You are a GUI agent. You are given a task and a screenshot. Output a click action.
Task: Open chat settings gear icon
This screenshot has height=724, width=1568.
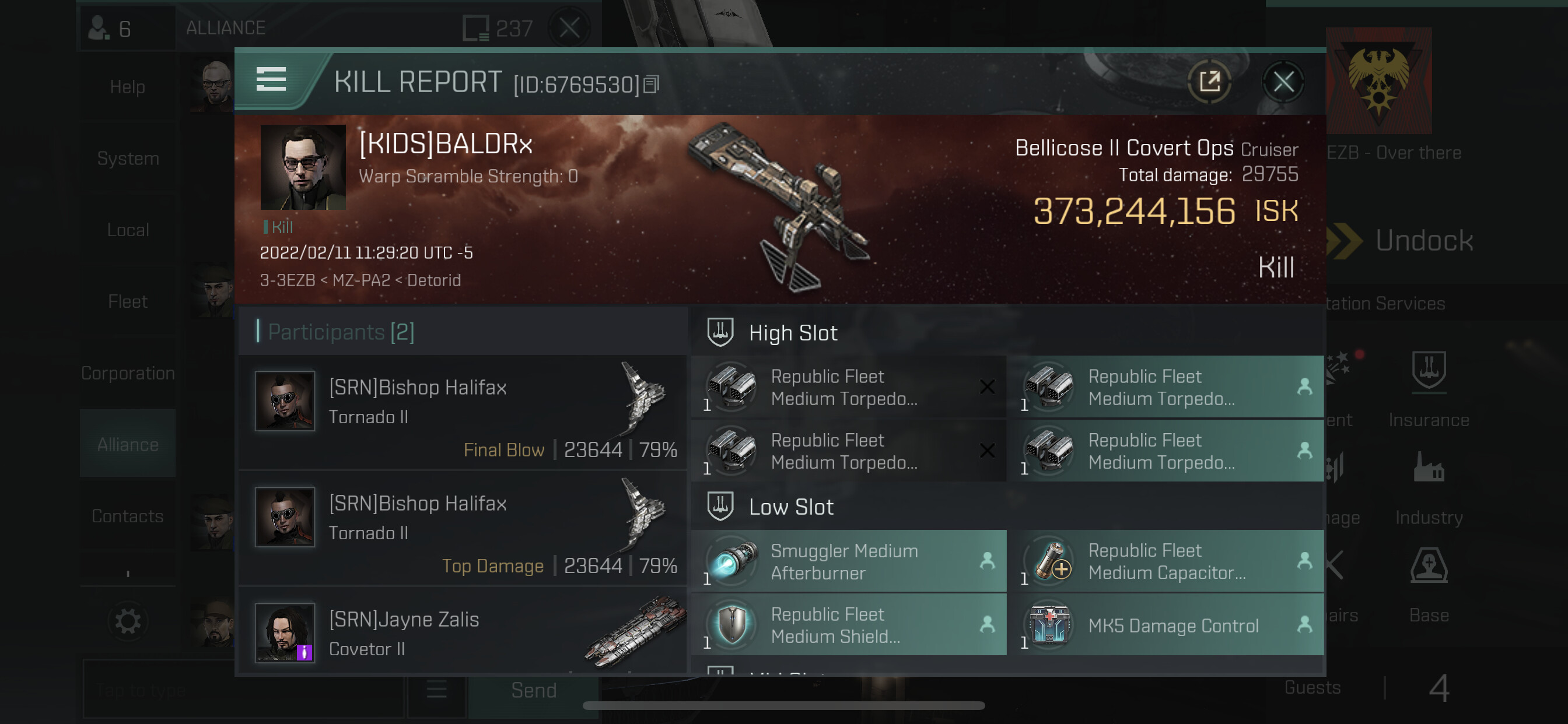[127, 622]
